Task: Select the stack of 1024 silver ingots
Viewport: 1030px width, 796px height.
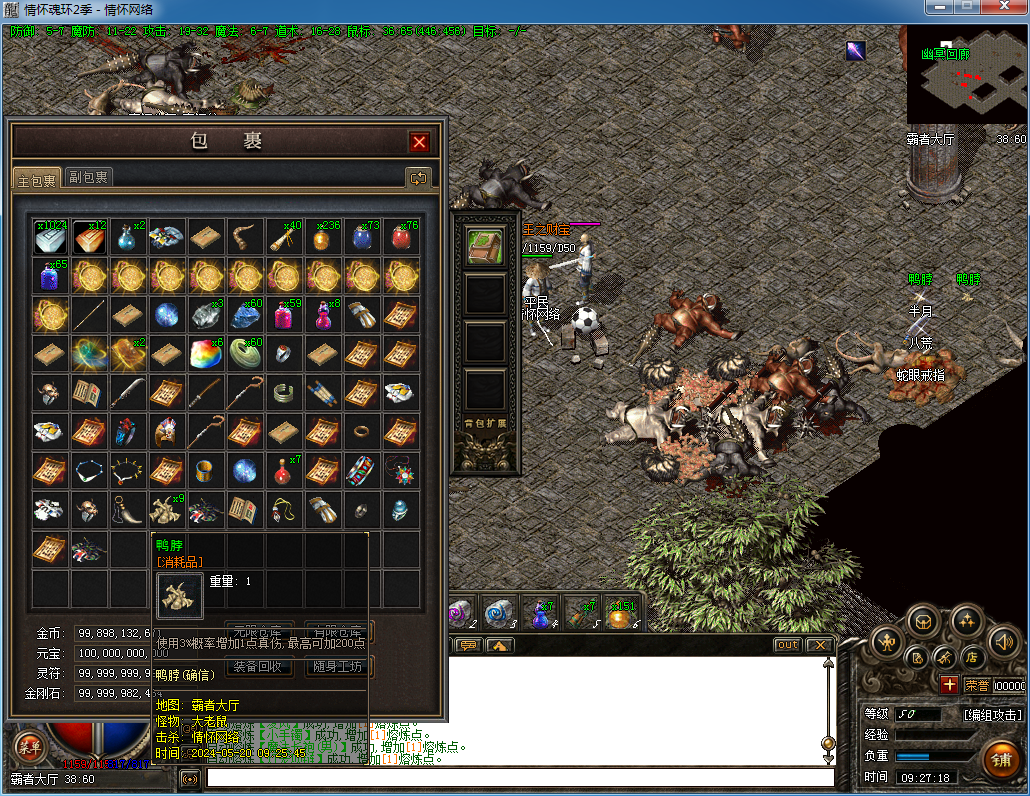Action: (x=51, y=237)
